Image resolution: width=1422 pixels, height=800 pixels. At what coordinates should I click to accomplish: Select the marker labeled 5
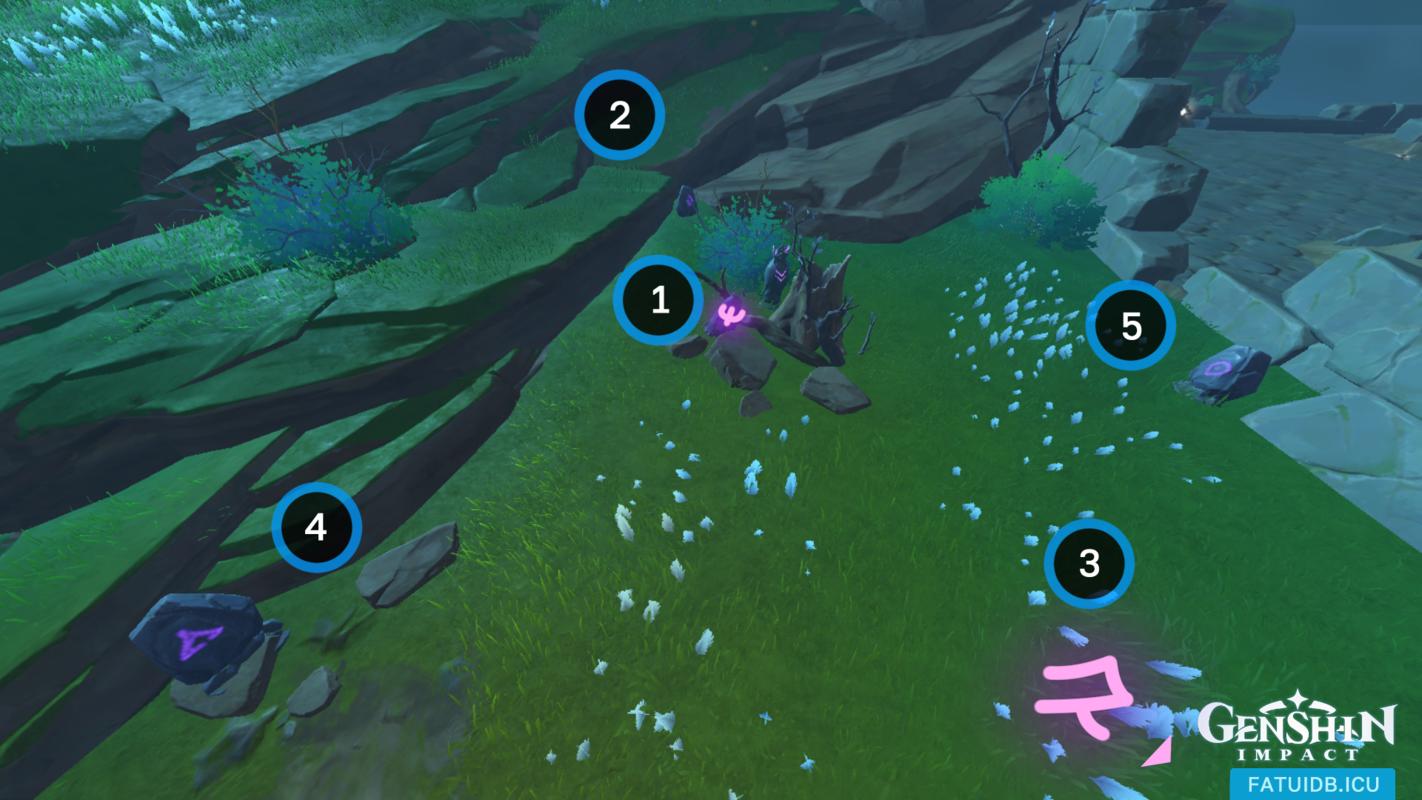1131,326
